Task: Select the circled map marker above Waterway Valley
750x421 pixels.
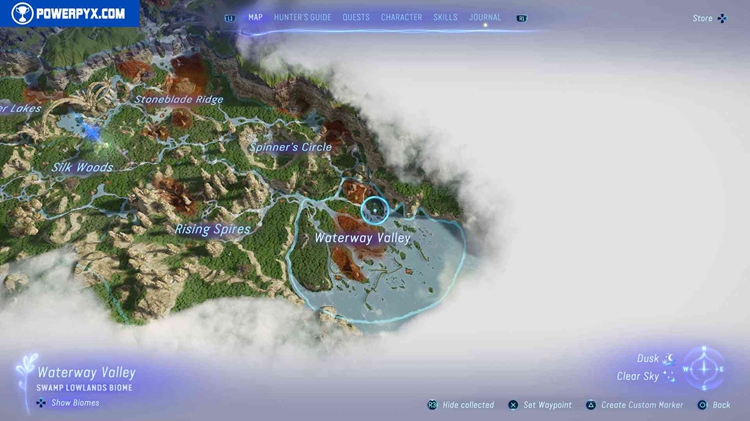Action: tap(375, 209)
